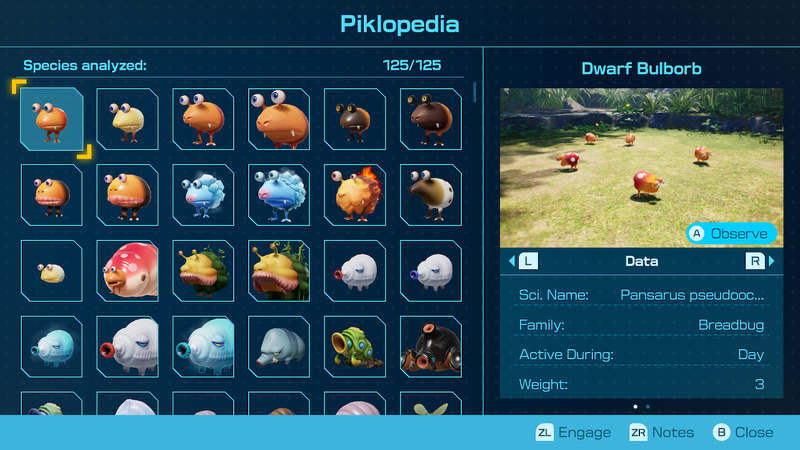Image resolution: width=800 pixels, height=450 pixels.
Task: Close the Piklopedia screen
Action: [742, 432]
